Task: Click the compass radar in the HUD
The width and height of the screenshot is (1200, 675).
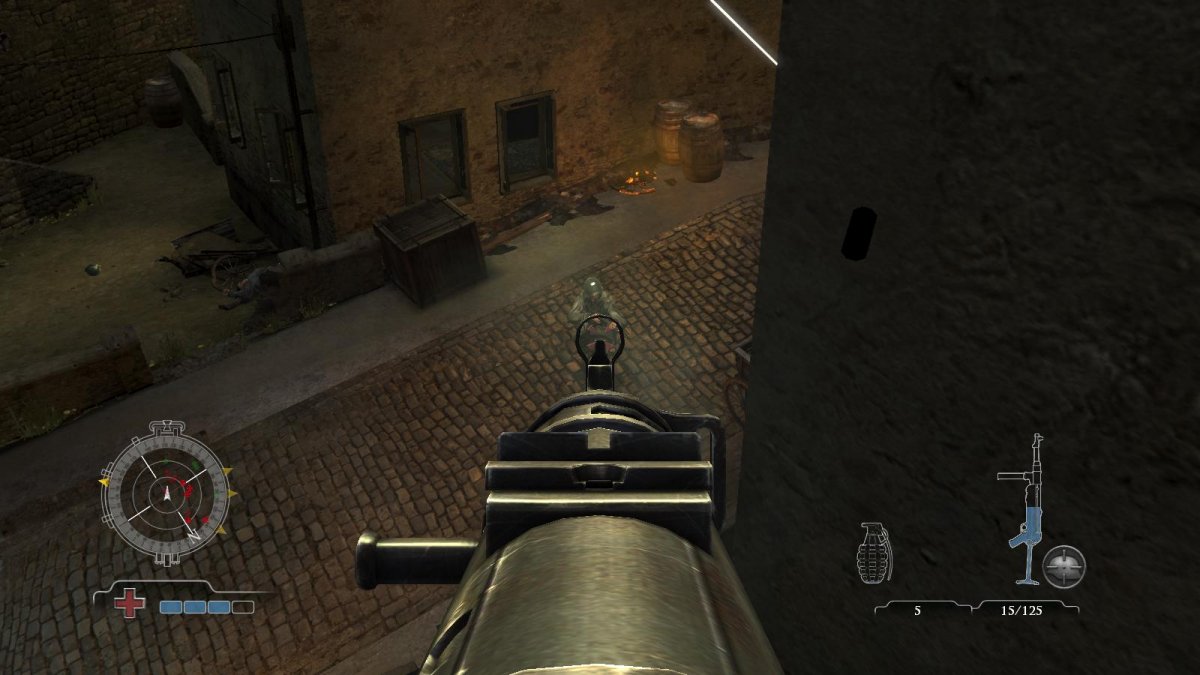Action: 166,492
